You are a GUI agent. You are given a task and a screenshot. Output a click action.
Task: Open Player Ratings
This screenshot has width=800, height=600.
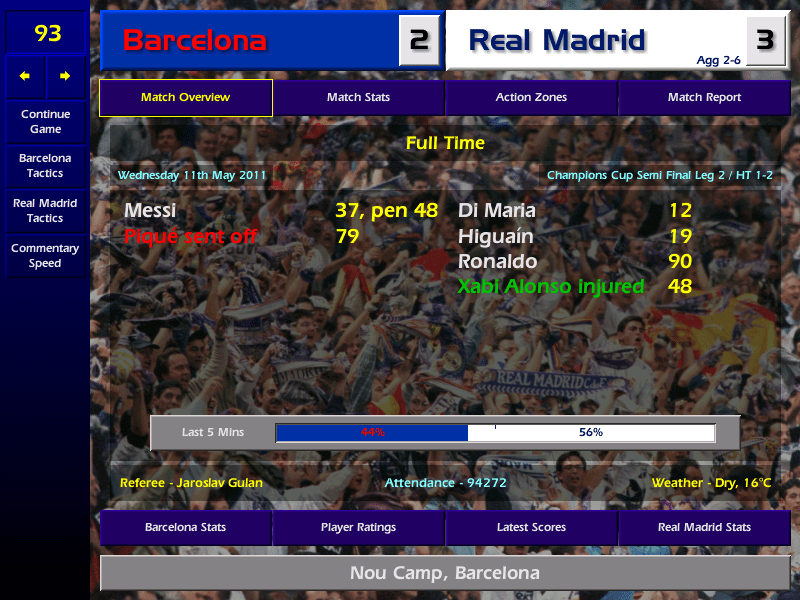(x=358, y=527)
